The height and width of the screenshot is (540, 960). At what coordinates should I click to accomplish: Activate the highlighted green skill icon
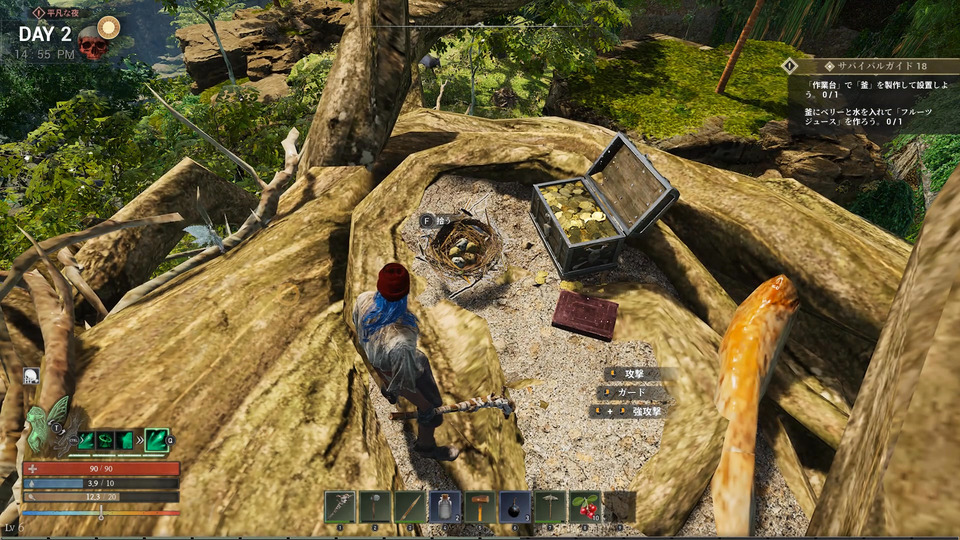(157, 439)
